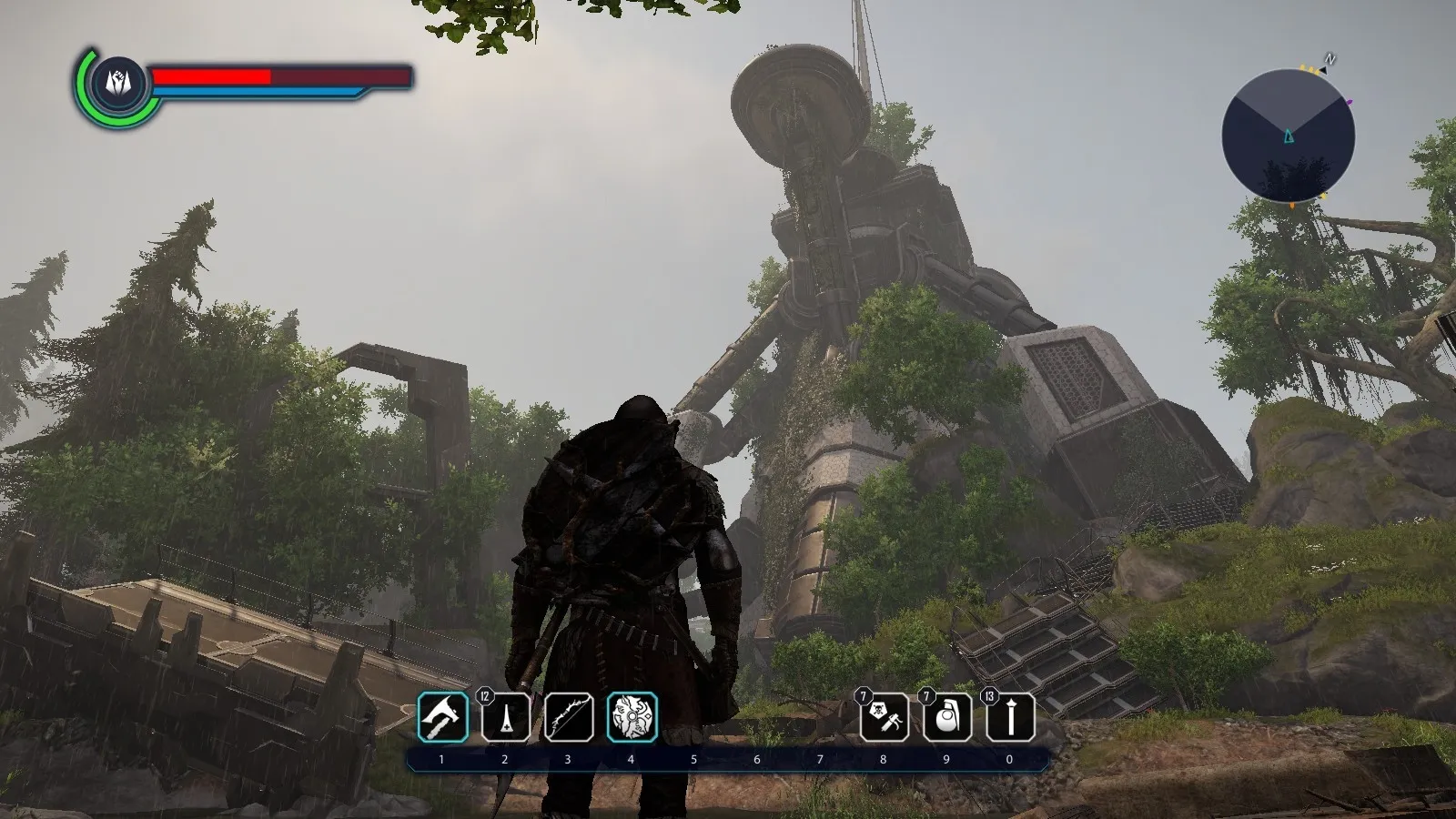Pick the hotbar item with count 13

(x=1010, y=717)
